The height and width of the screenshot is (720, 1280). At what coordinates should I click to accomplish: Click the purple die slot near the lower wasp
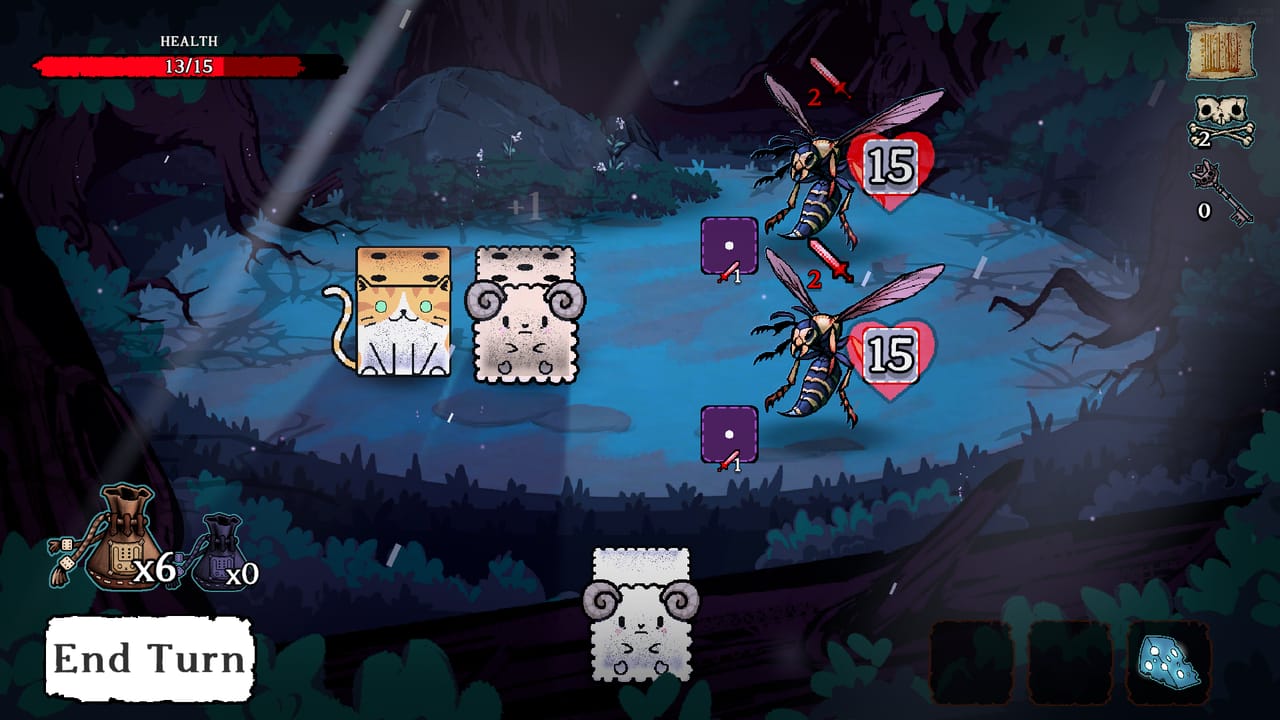pos(728,432)
